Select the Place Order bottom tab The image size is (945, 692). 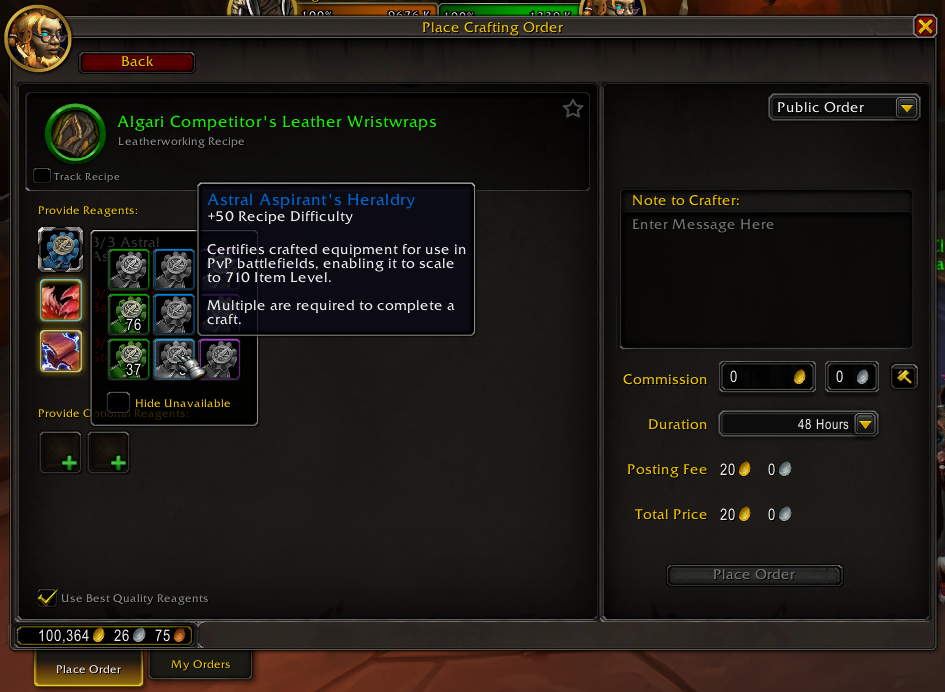point(88,669)
